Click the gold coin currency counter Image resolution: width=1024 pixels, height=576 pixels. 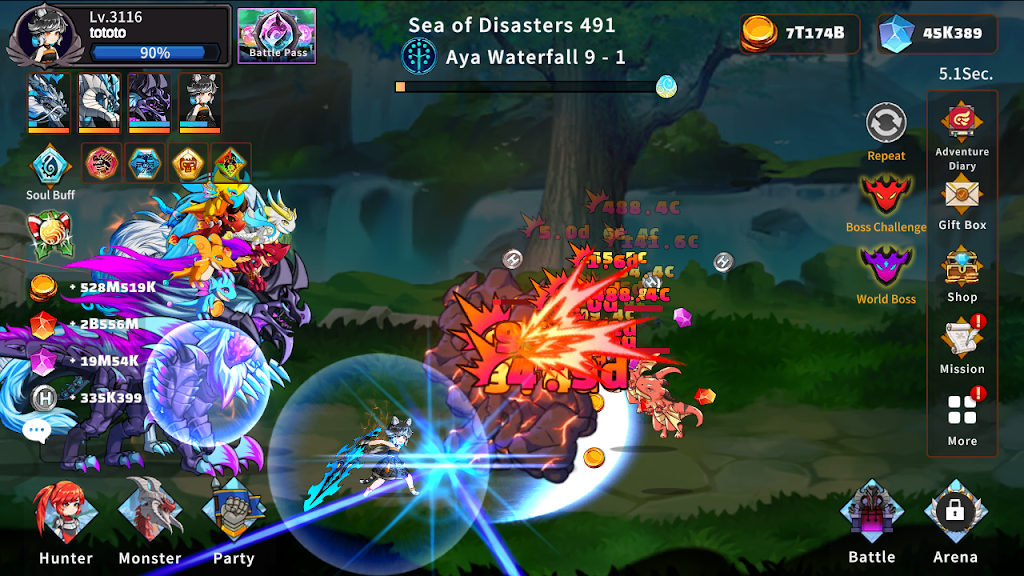click(799, 33)
